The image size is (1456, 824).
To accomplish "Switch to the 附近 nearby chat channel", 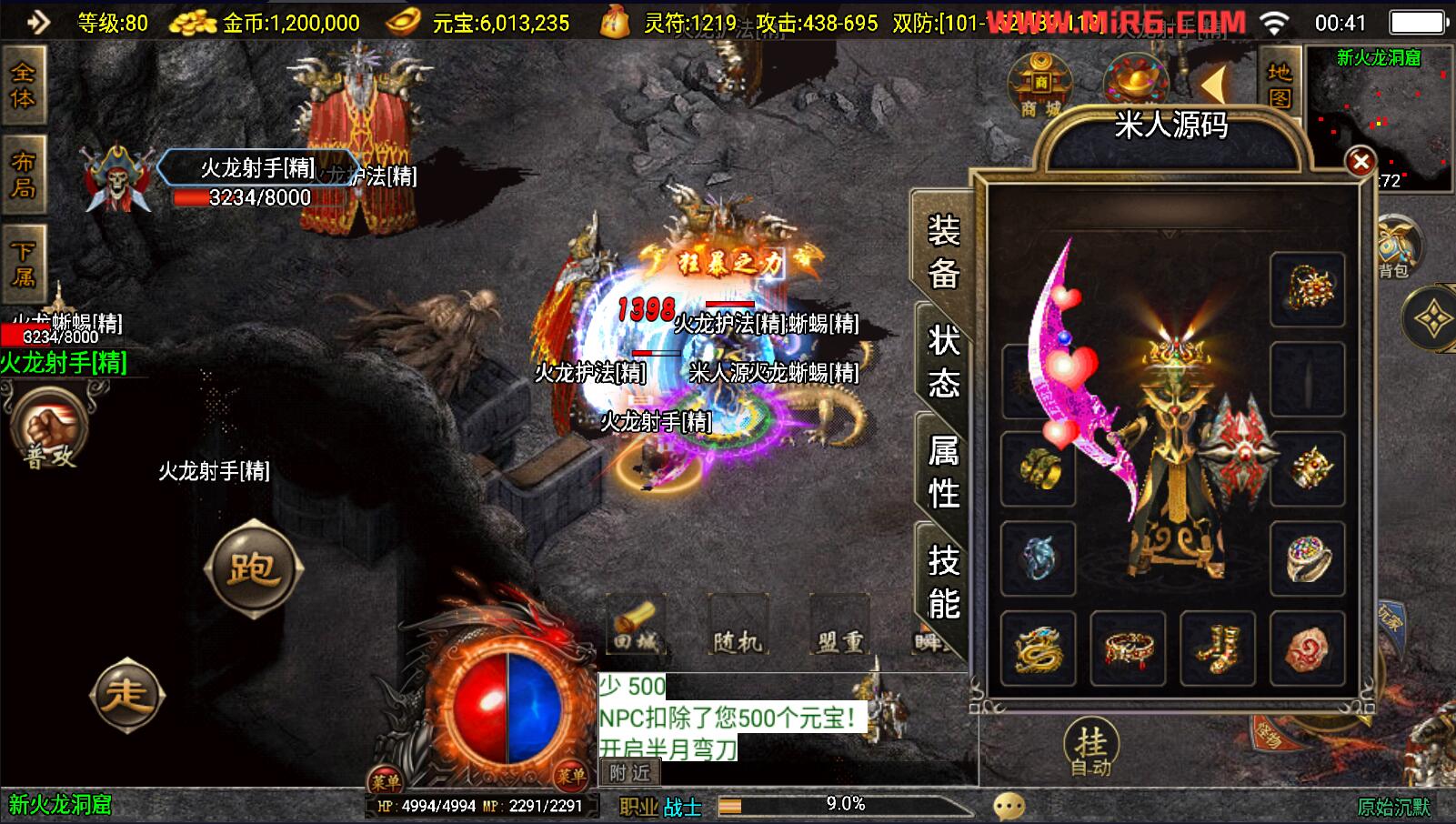I will coord(629,773).
